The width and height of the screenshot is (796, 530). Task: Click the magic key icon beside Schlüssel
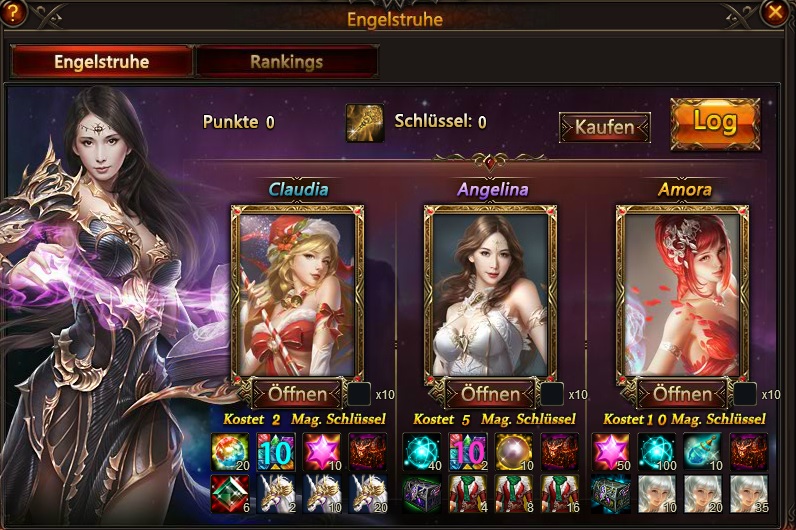(x=365, y=123)
